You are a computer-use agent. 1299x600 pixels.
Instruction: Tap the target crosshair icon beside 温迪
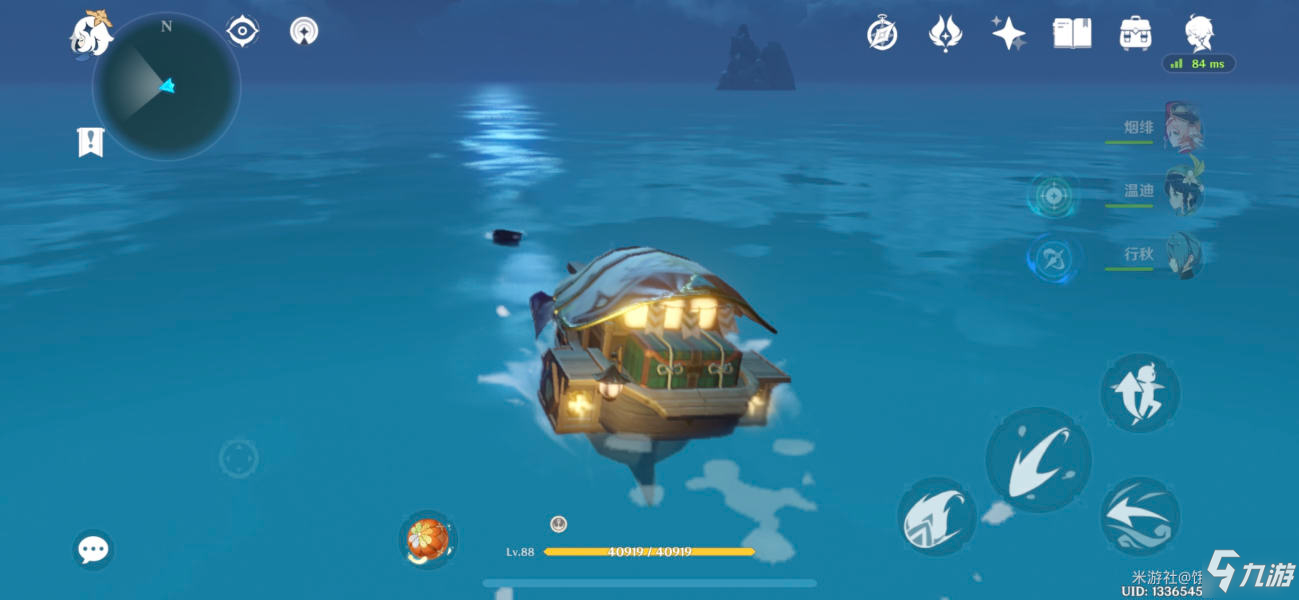click(x=1052, y=195)
